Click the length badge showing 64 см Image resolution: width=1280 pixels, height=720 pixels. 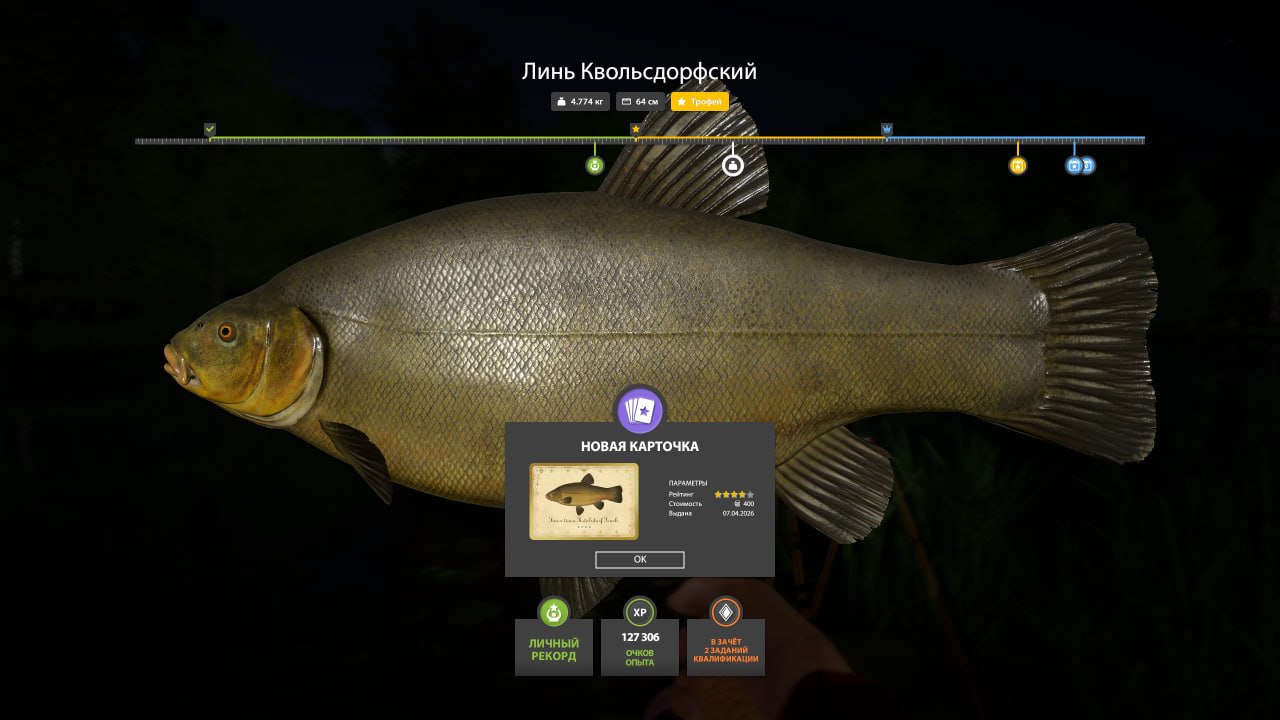click(640, 101)
